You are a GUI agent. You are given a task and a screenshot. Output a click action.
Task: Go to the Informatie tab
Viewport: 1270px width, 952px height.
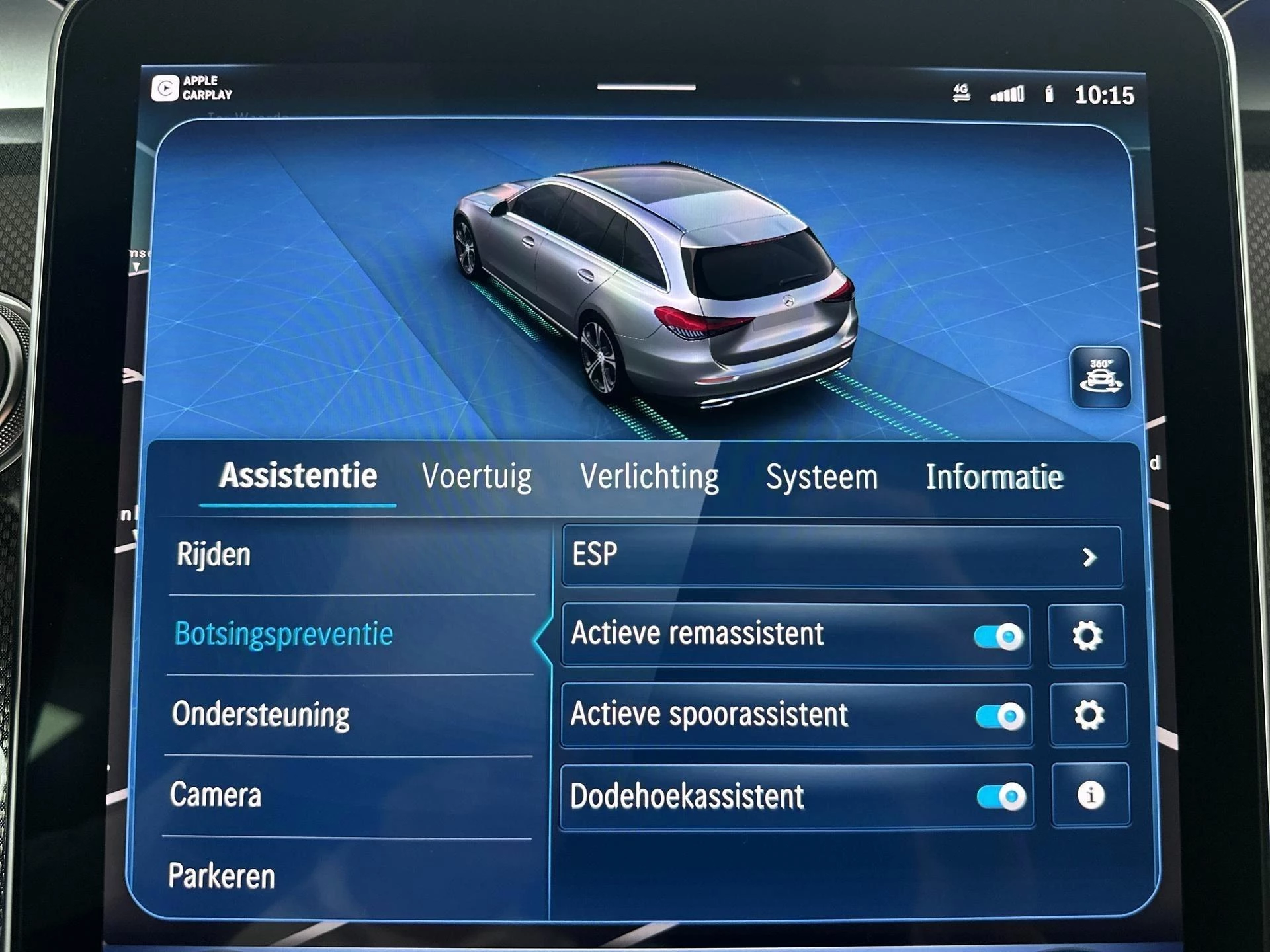(995, 475)
